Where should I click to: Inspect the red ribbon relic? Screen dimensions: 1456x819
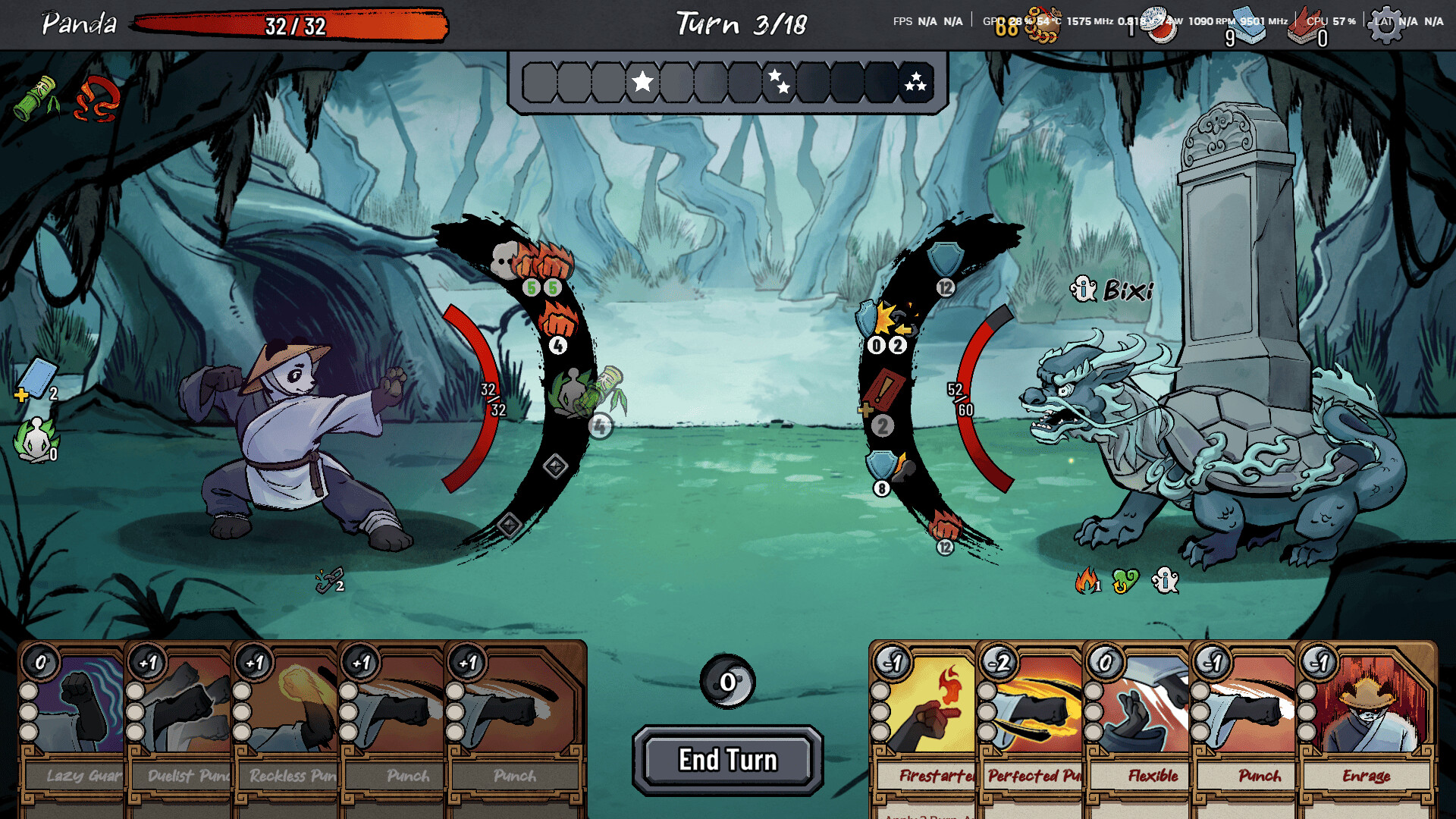[x=97, y=99]
